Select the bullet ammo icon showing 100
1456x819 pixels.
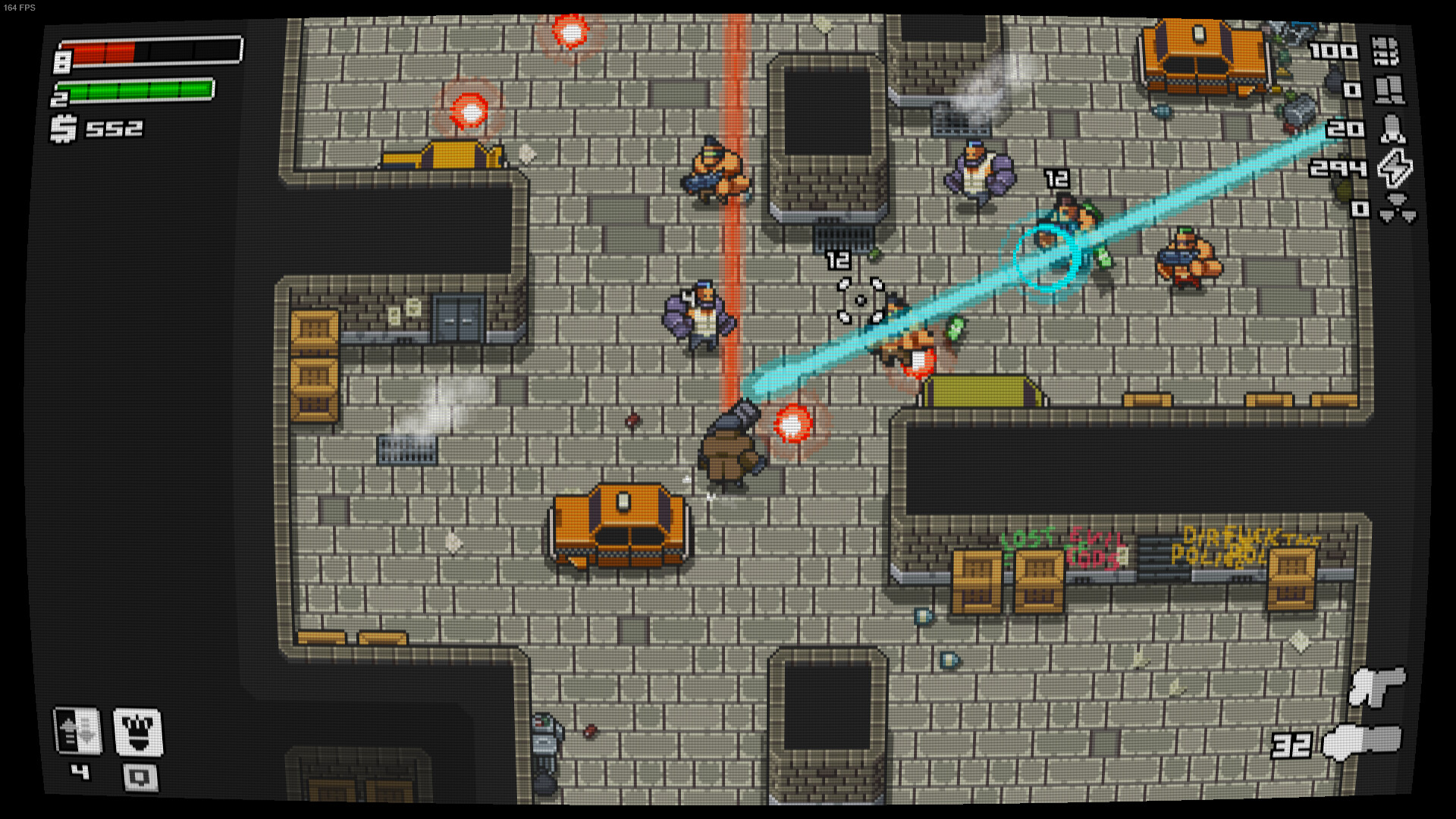pyautogui.click(x=1389, y=53)
